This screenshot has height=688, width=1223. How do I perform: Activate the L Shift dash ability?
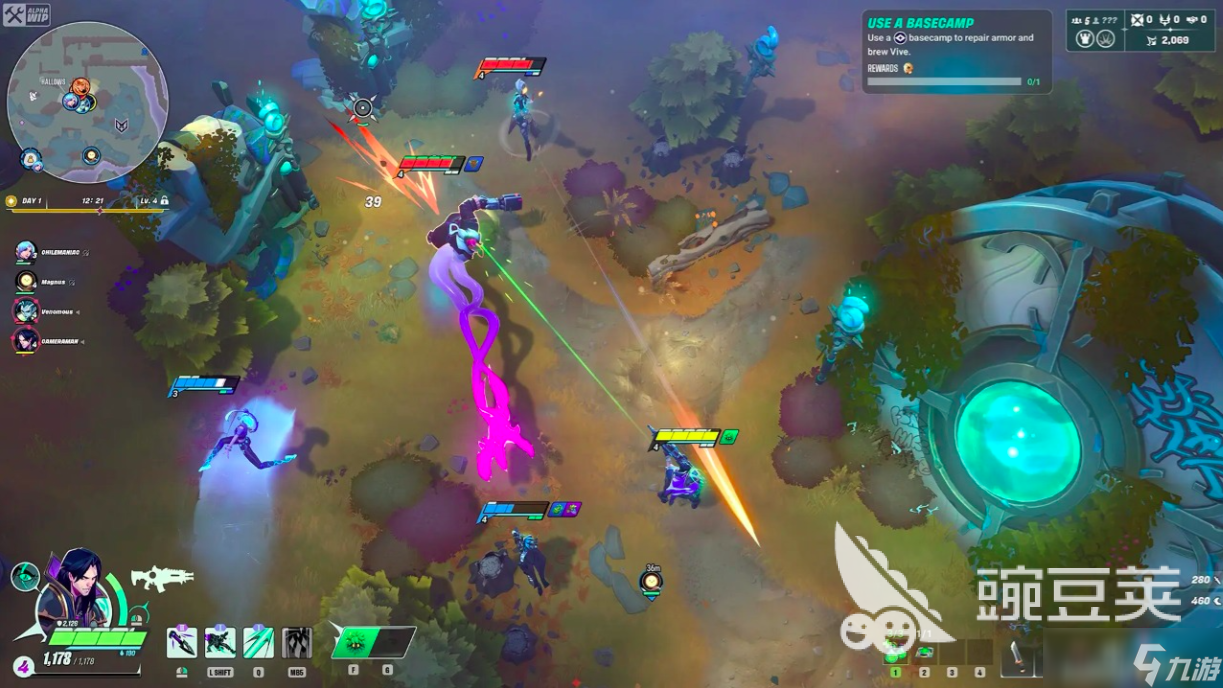coord(220,642)
